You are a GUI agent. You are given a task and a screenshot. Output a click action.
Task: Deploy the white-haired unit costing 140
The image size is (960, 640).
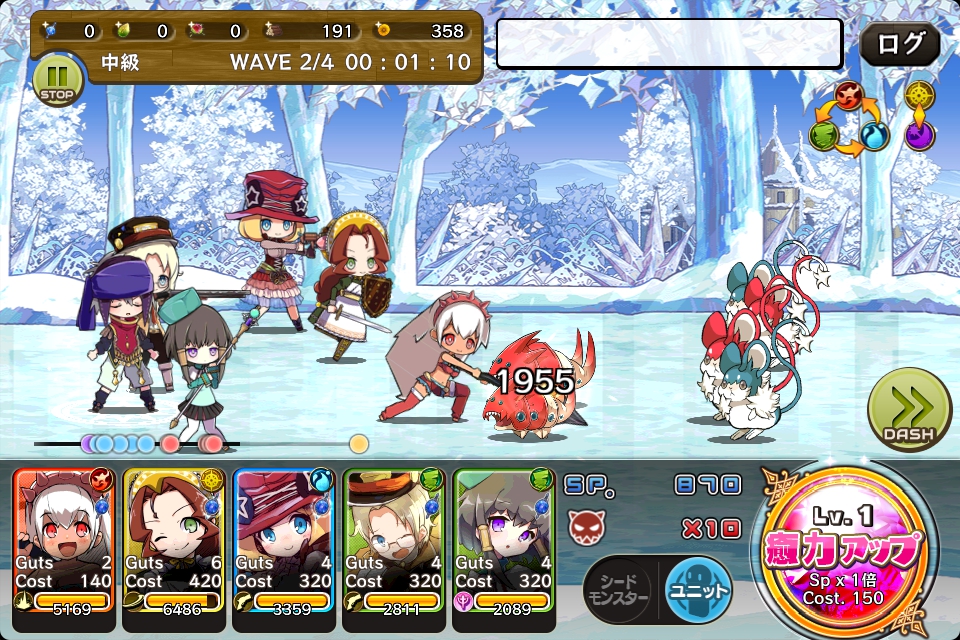coord(64,540)
